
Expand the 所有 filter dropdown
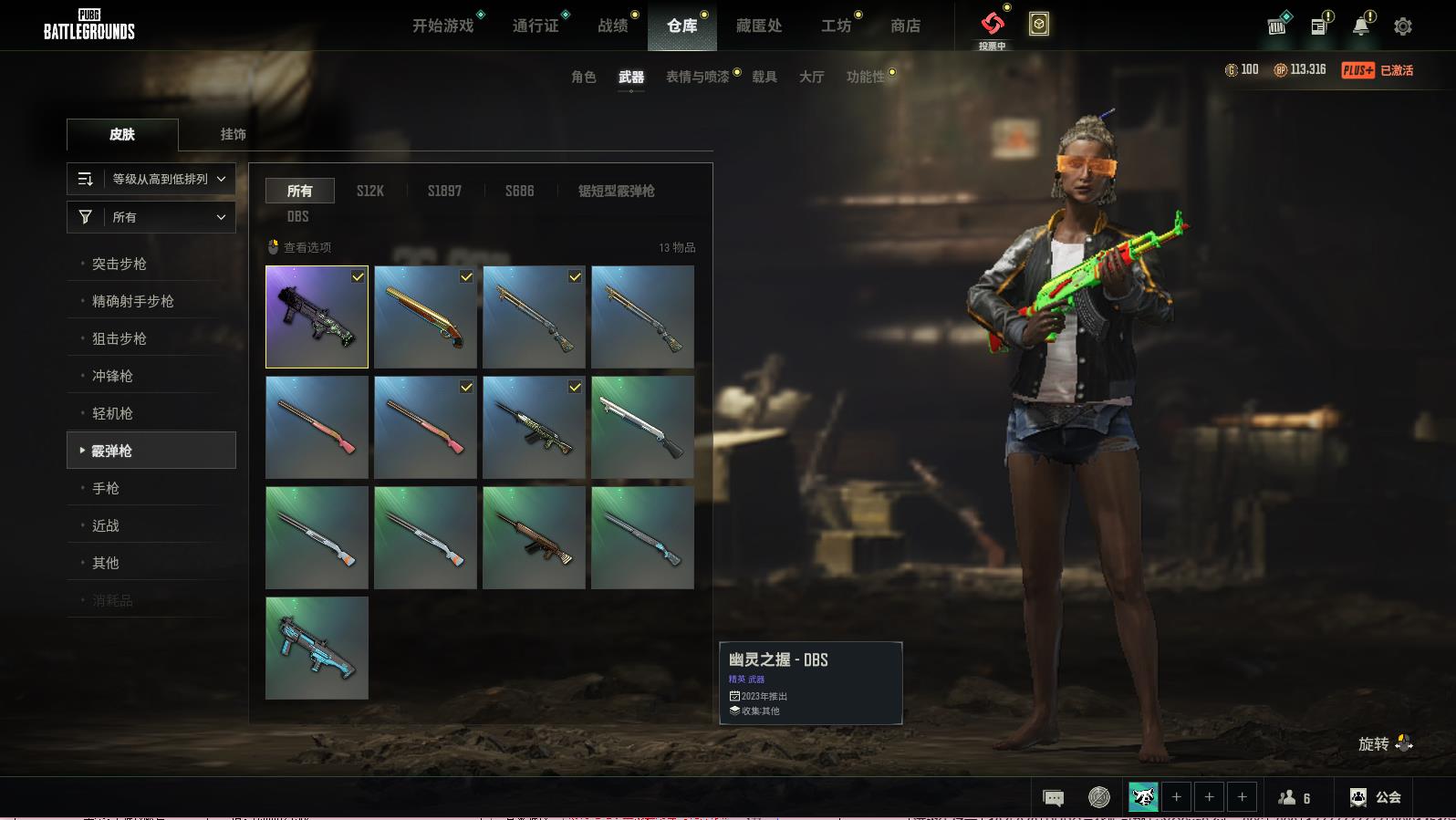[151, 217]
